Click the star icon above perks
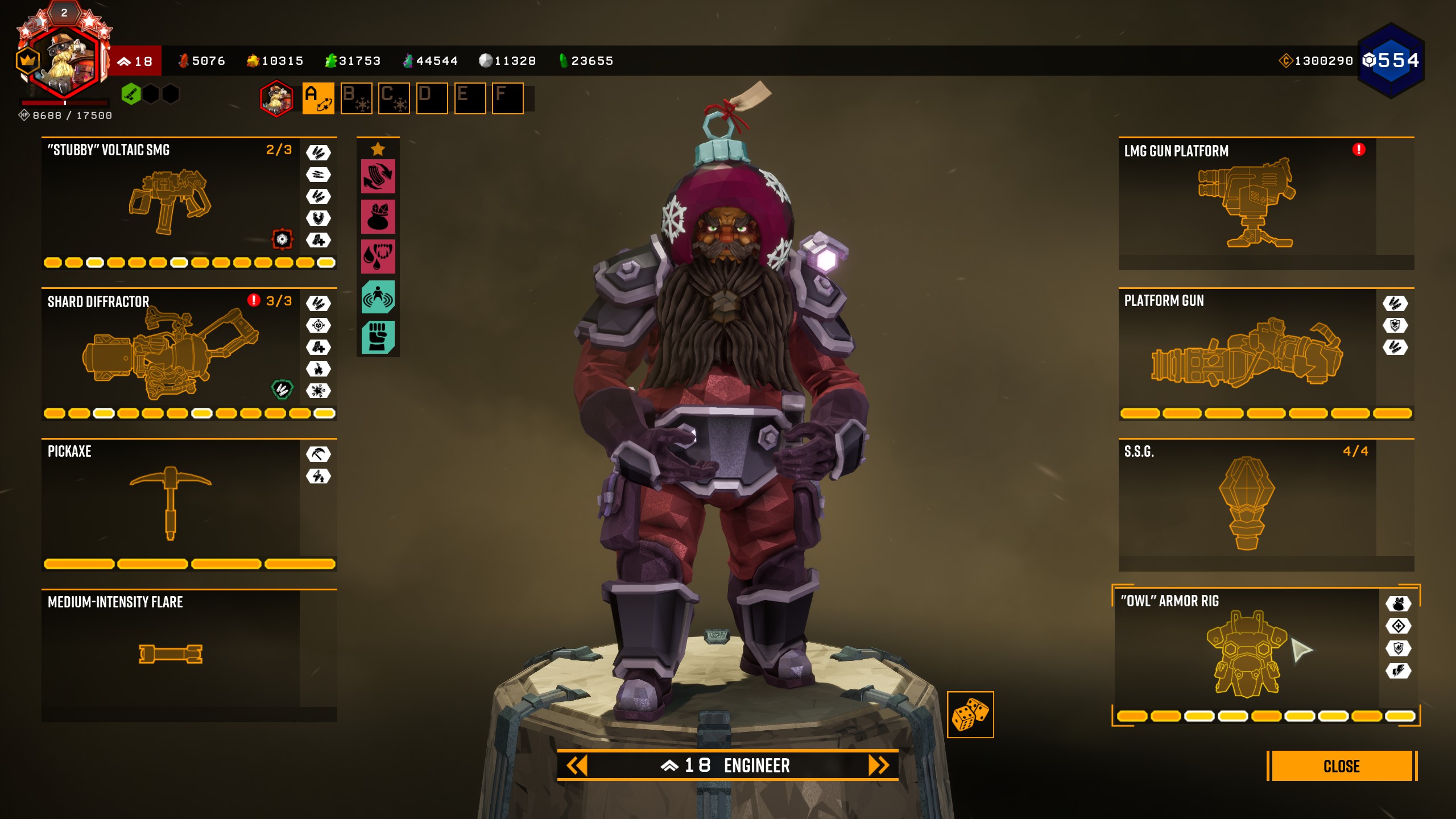This screenshot has width=1456, height=819. click(x=378, y=150)
